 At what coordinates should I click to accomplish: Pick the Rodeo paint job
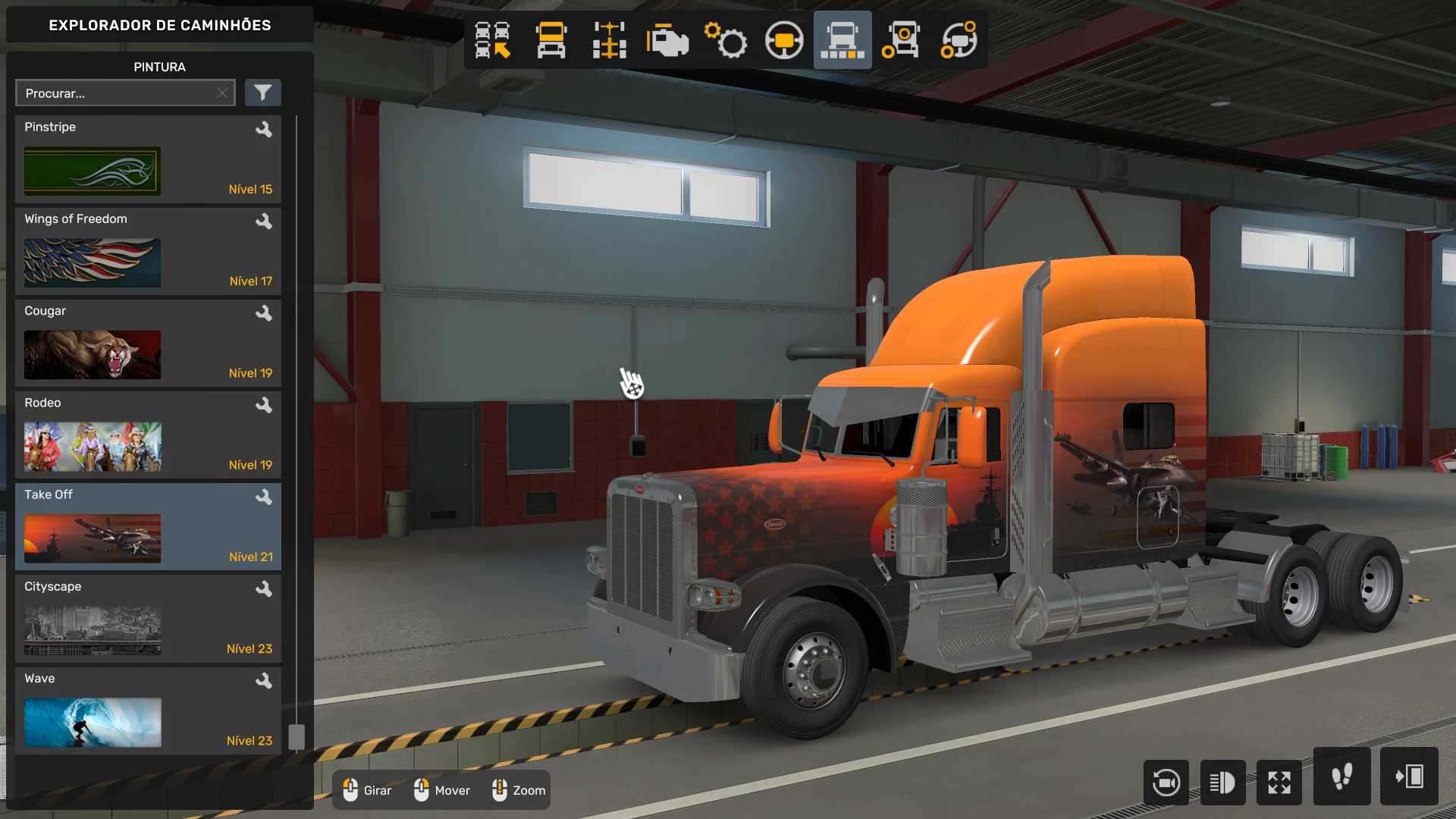coord(148,435)
